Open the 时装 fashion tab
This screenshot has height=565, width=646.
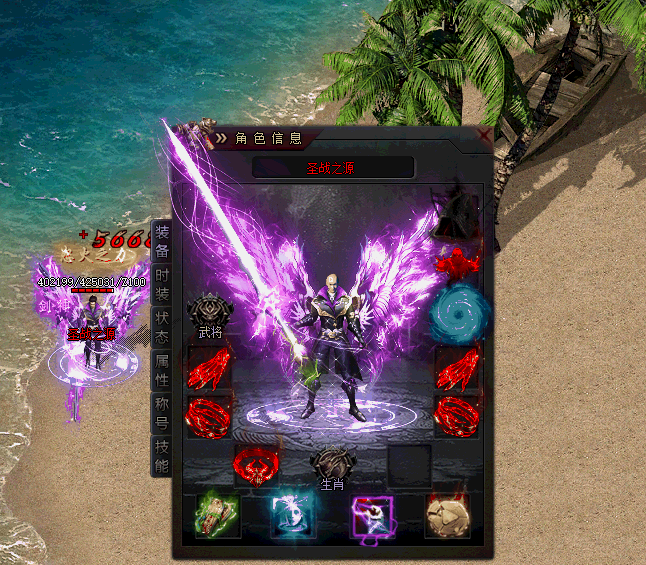click(x=162, y=287)
